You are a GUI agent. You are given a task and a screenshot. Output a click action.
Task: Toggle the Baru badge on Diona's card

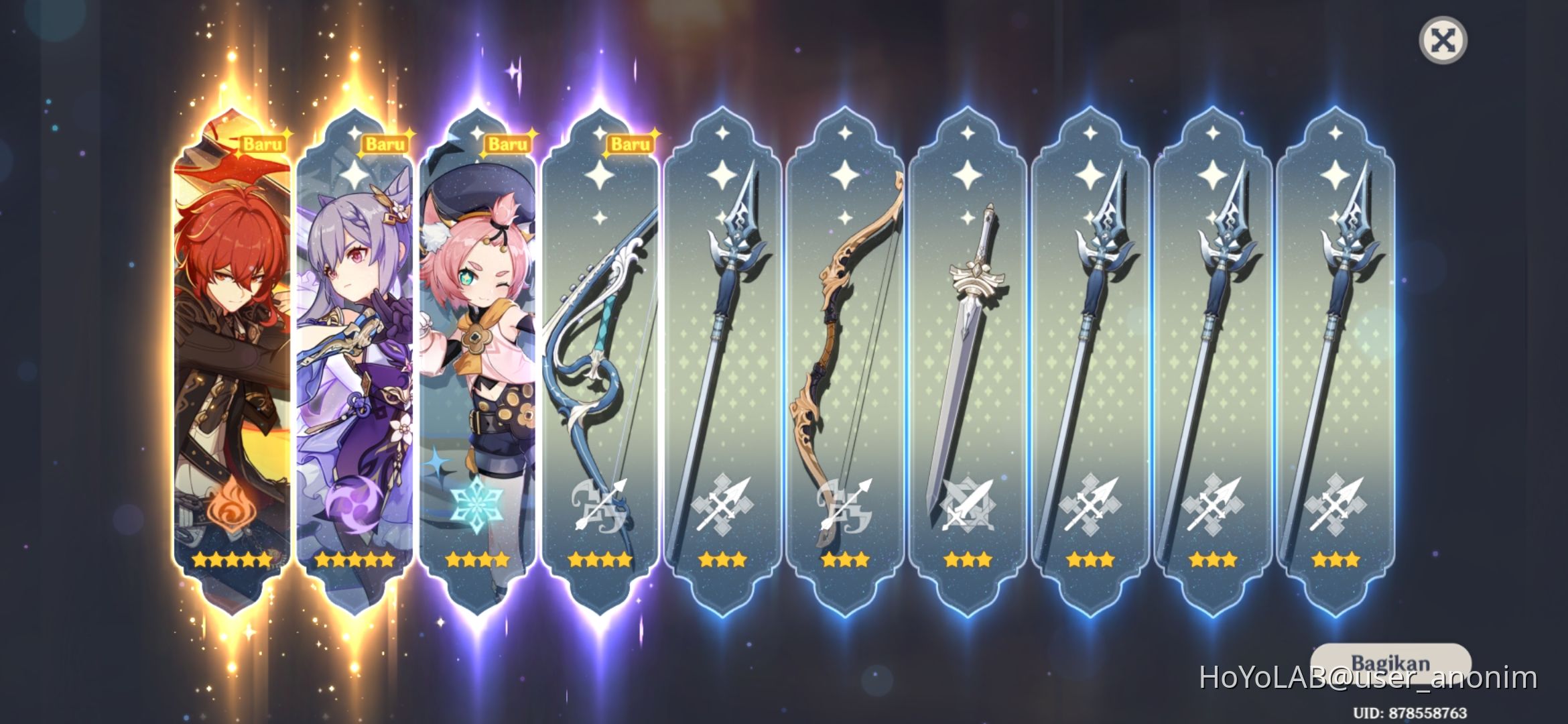pos(509,143)
